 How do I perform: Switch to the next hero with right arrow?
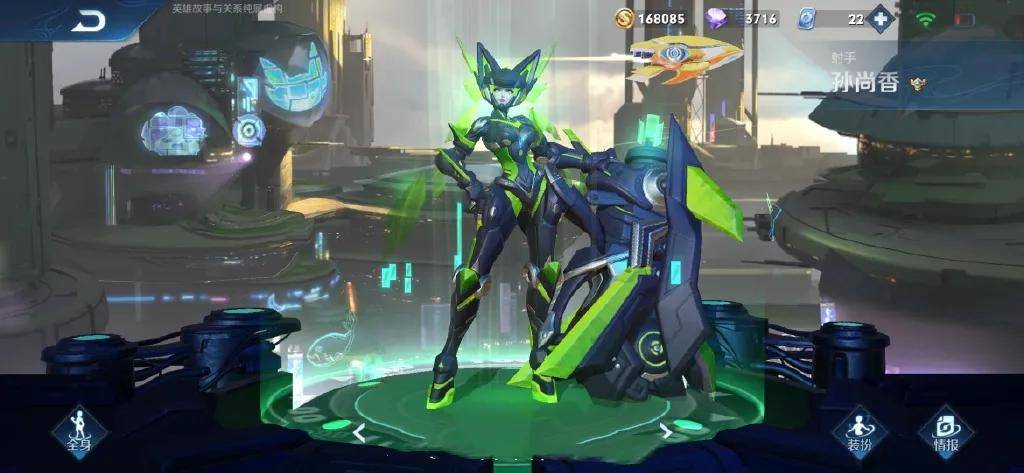point(665,431)
